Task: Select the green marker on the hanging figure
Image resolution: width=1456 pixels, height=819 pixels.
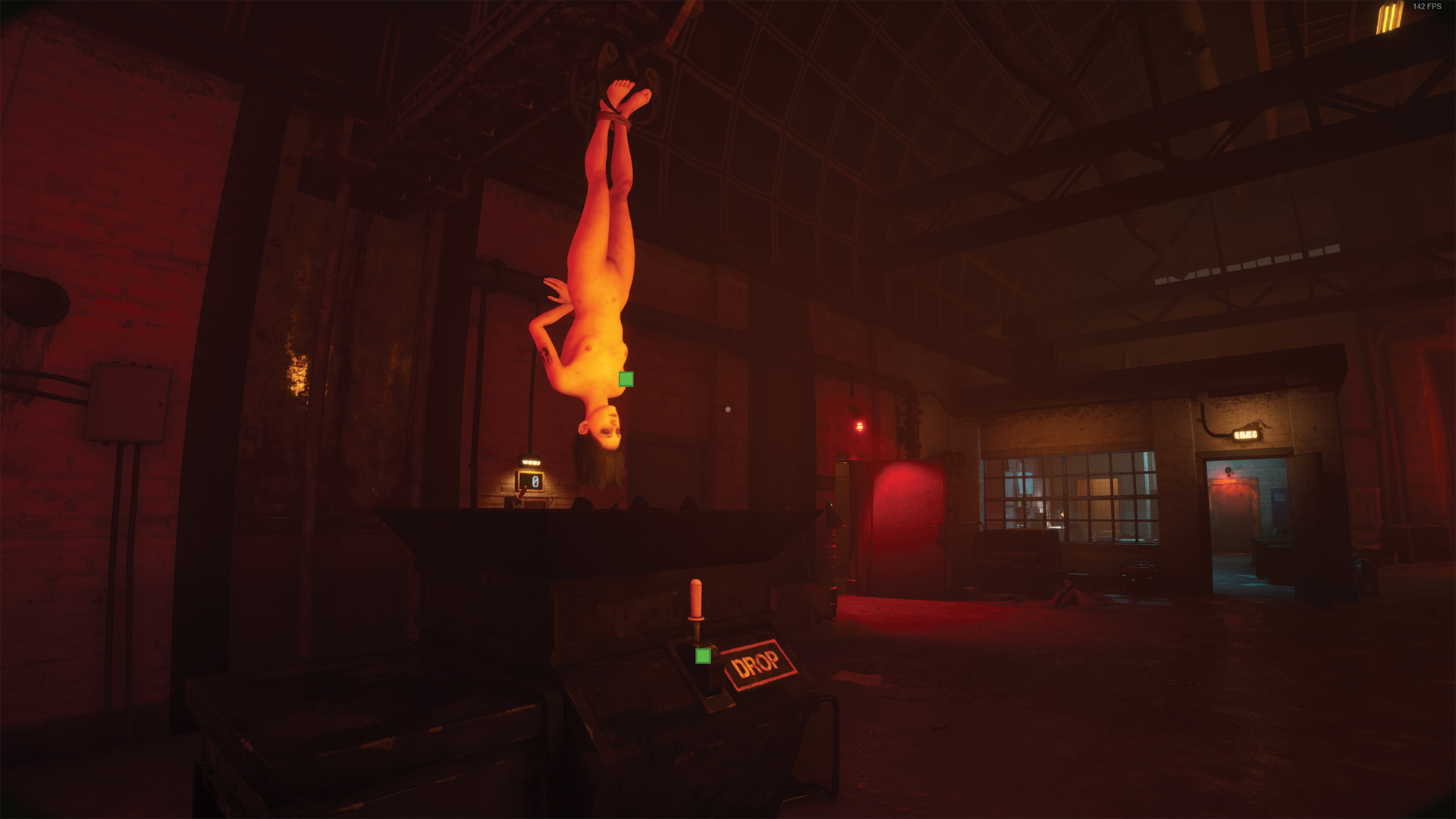Action: (626, 379)
